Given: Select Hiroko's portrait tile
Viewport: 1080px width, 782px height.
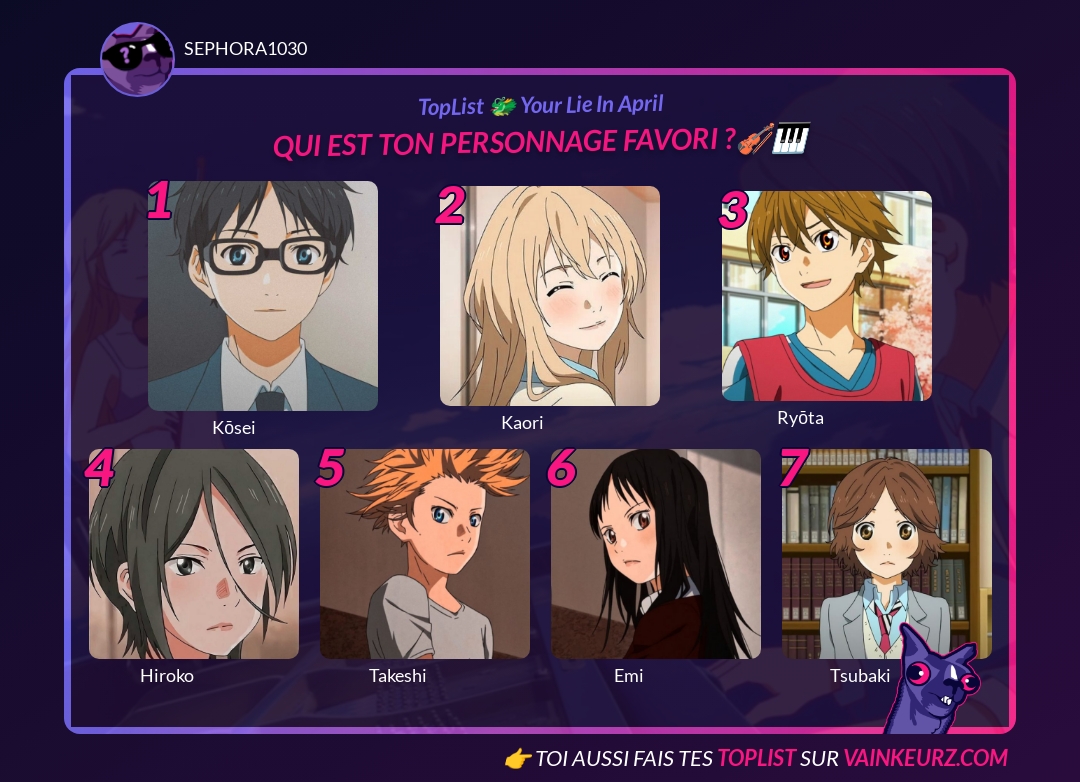Looking at the screenshot, I should 194,554.
